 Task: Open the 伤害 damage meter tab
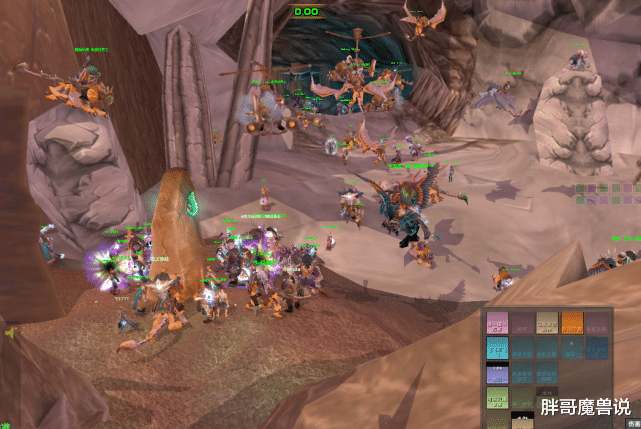click(x=633, y=424)
